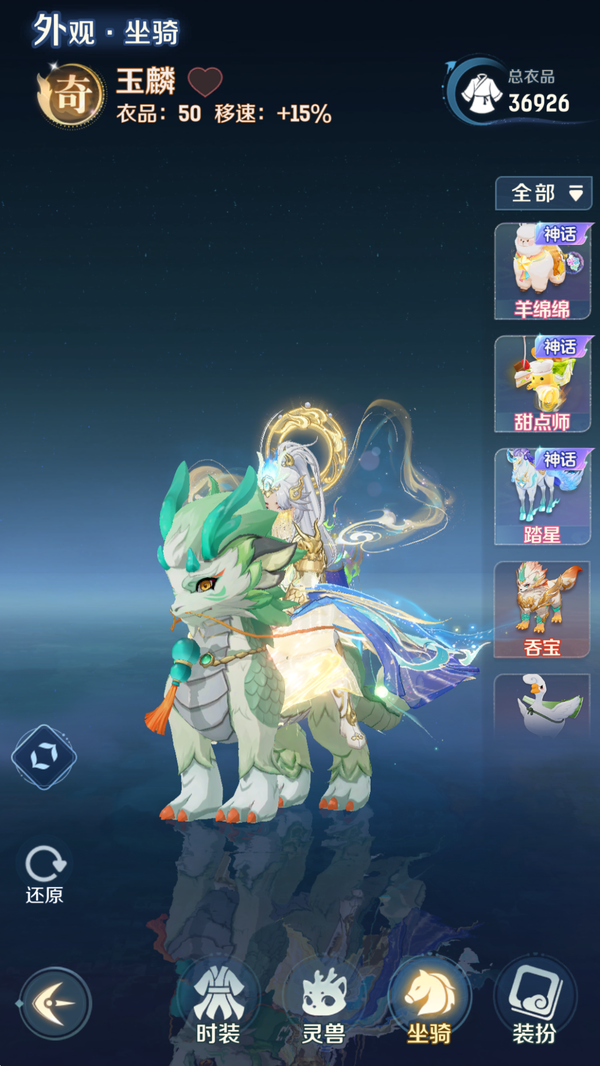
Task: Select the 吞宝 mount thumbnail
Action: coord(542,609)
